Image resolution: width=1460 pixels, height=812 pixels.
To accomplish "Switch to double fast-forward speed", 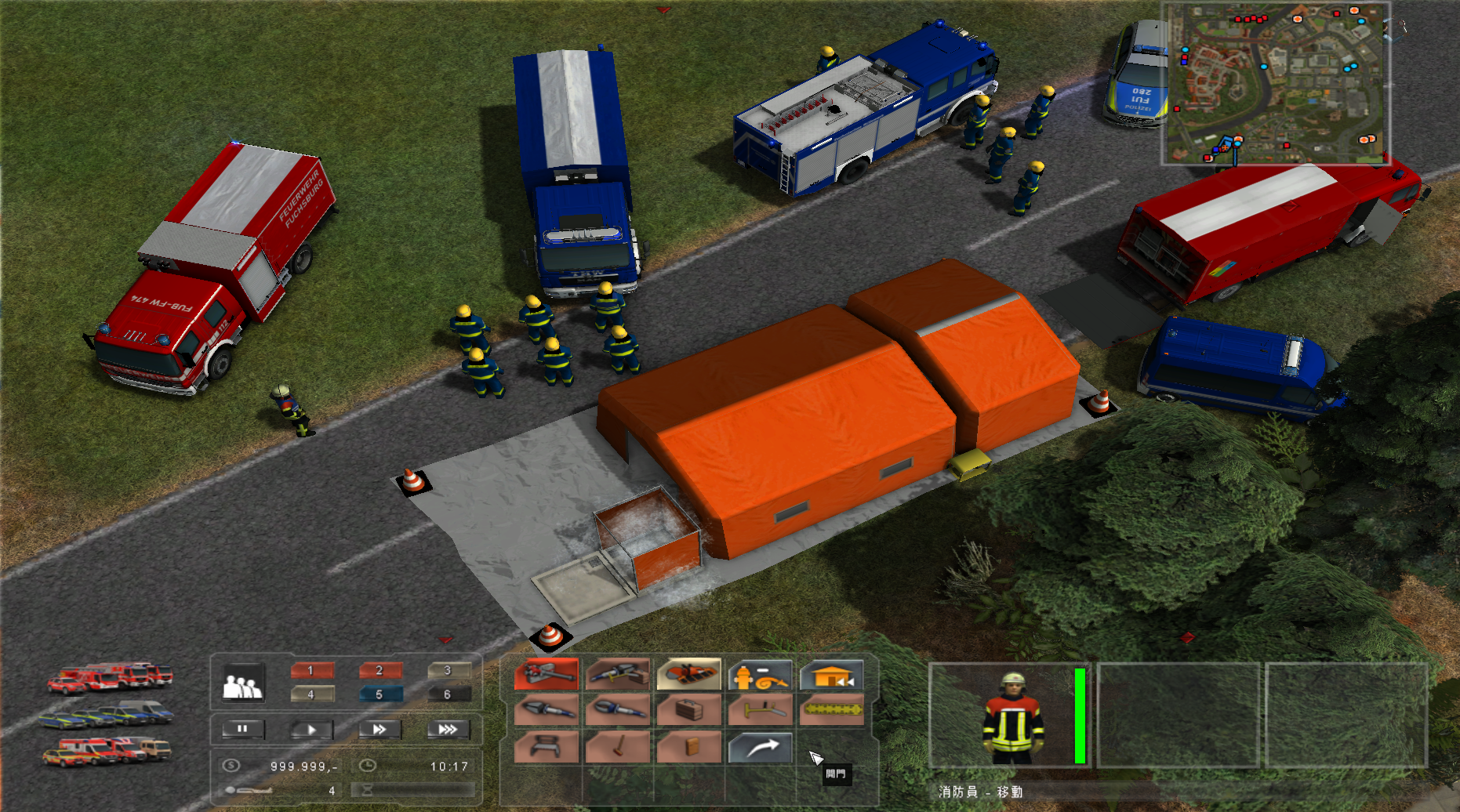I will pos(380,730).
